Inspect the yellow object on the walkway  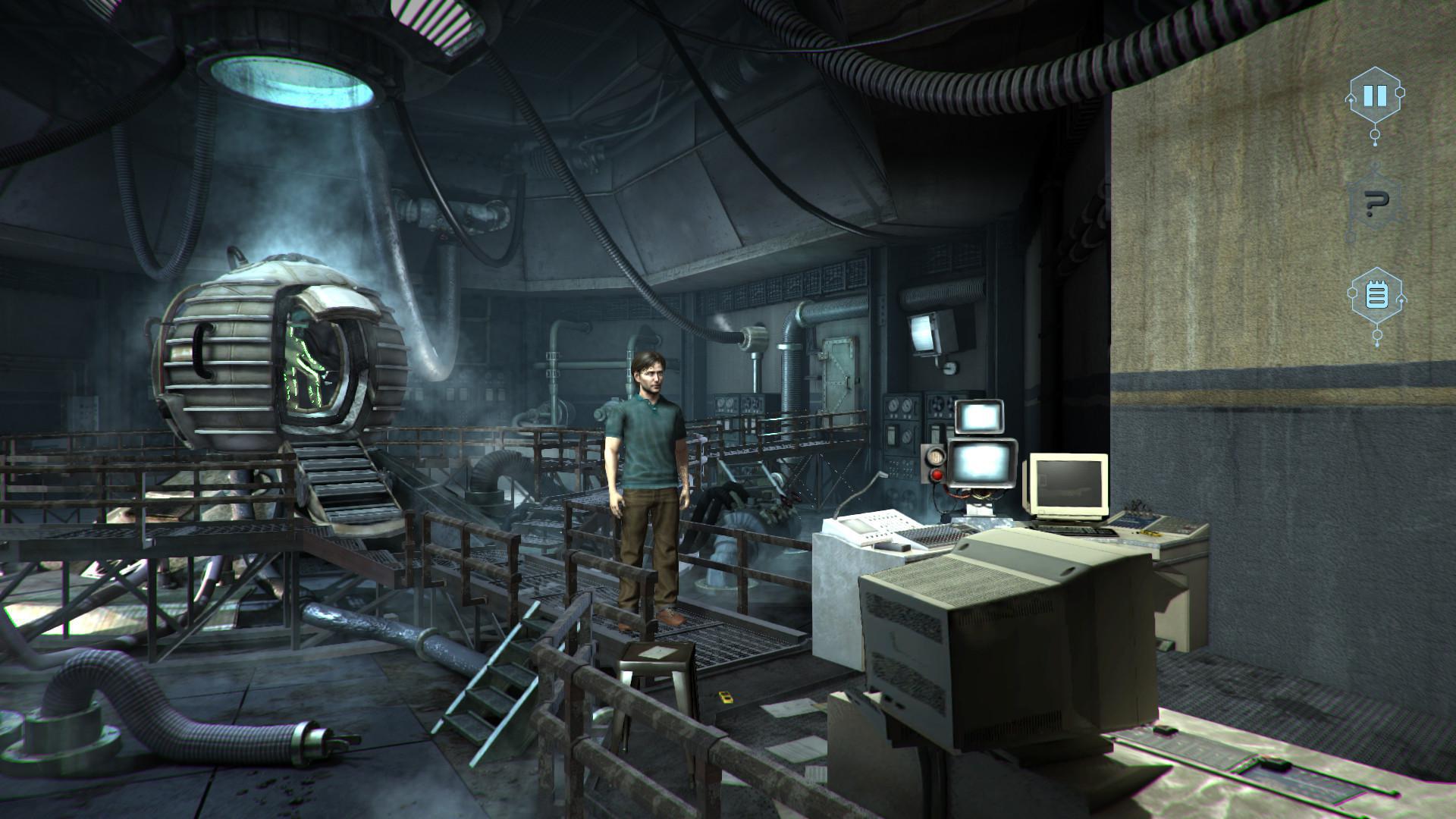726,696
